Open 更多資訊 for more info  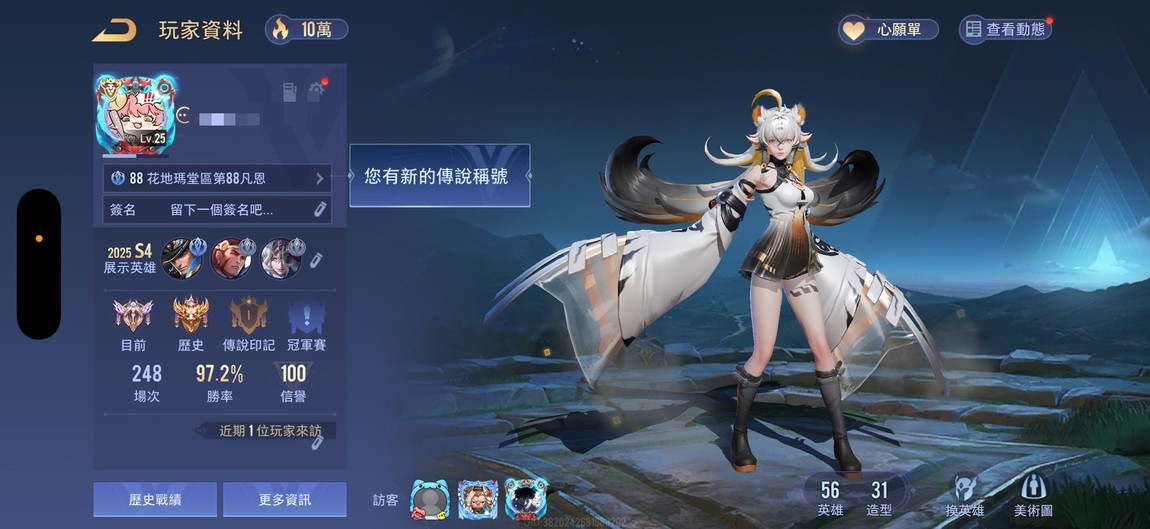[284, 499]
